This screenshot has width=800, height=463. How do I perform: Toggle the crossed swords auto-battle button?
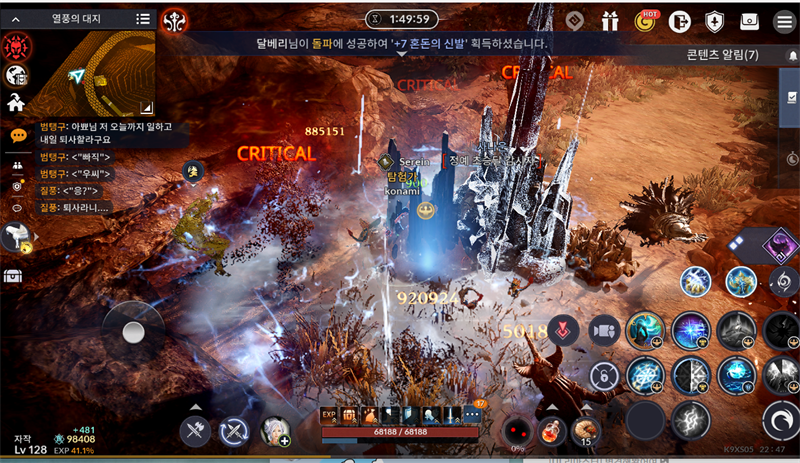pyautogui.click(x=233, y=431)
